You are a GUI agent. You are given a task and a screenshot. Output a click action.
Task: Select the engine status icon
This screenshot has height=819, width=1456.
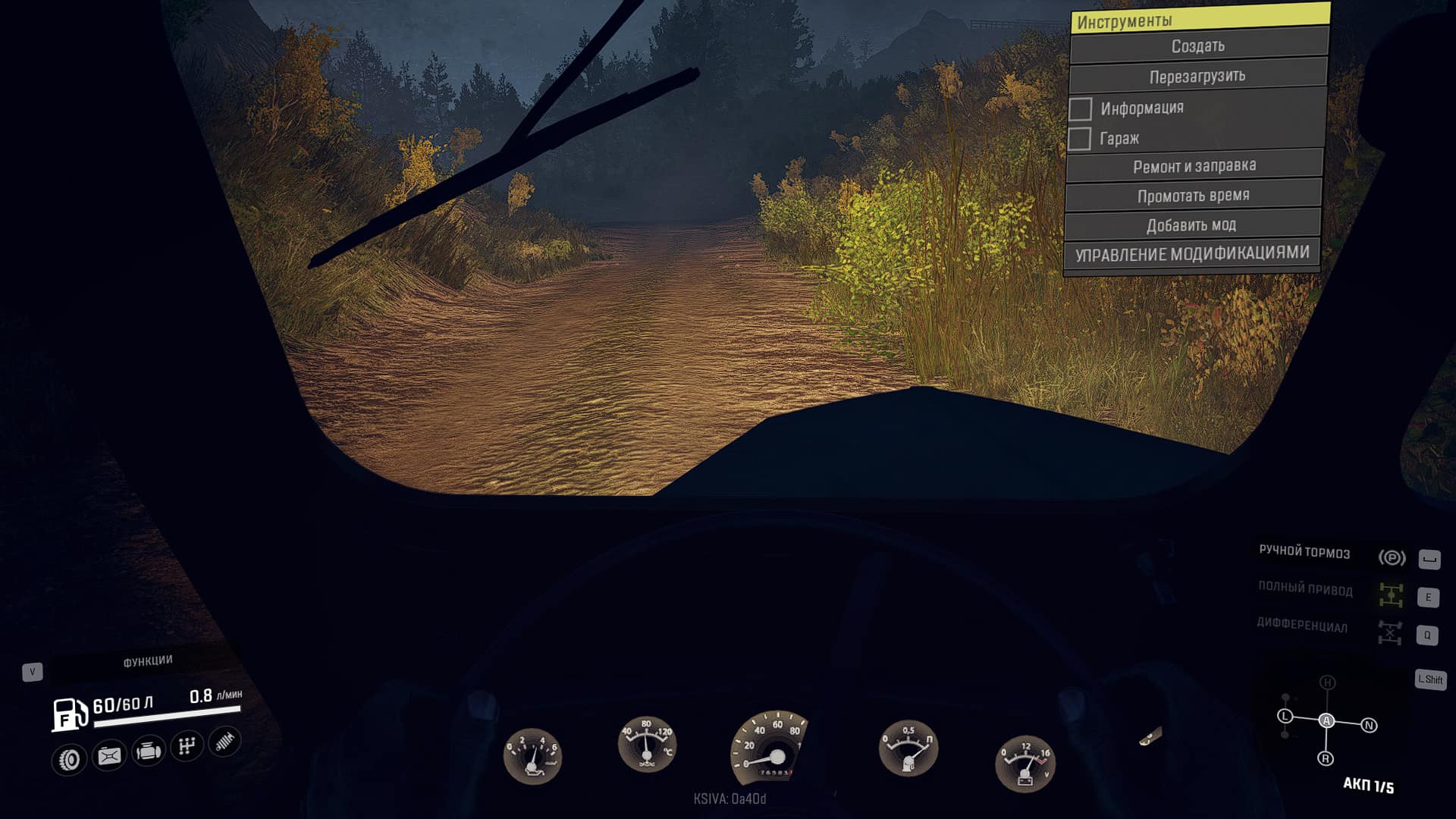click(148, 752)
